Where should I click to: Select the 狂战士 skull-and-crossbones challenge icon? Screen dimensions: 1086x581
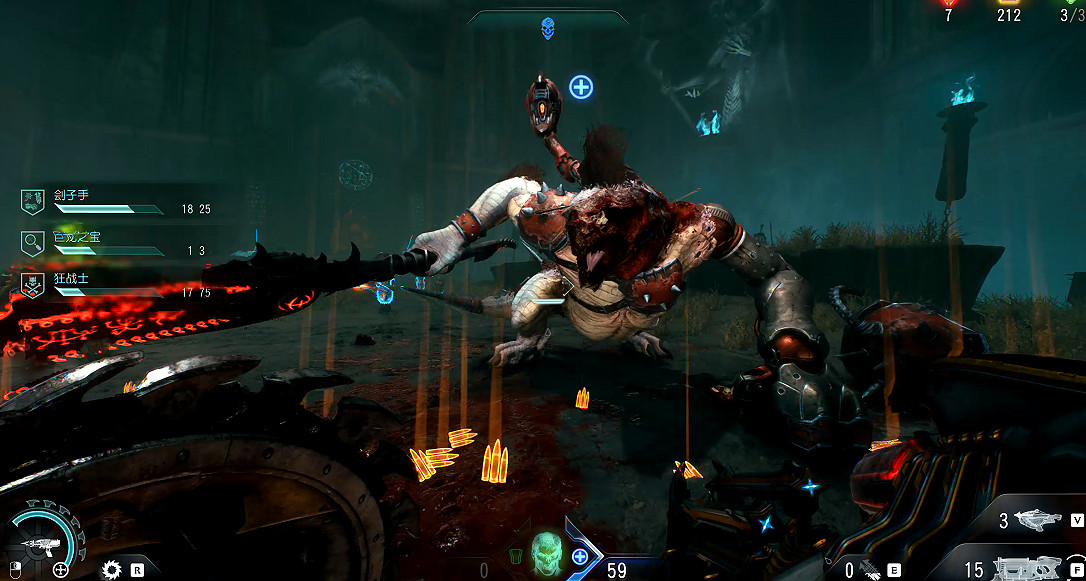click(32, 284)
